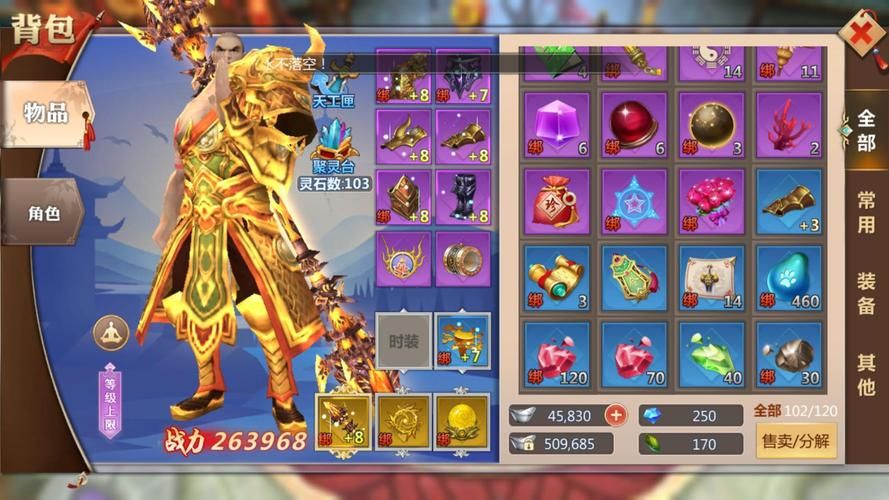Choose the 其他 category tab
This screenshot has width=889, height=500.
[865, 373]
